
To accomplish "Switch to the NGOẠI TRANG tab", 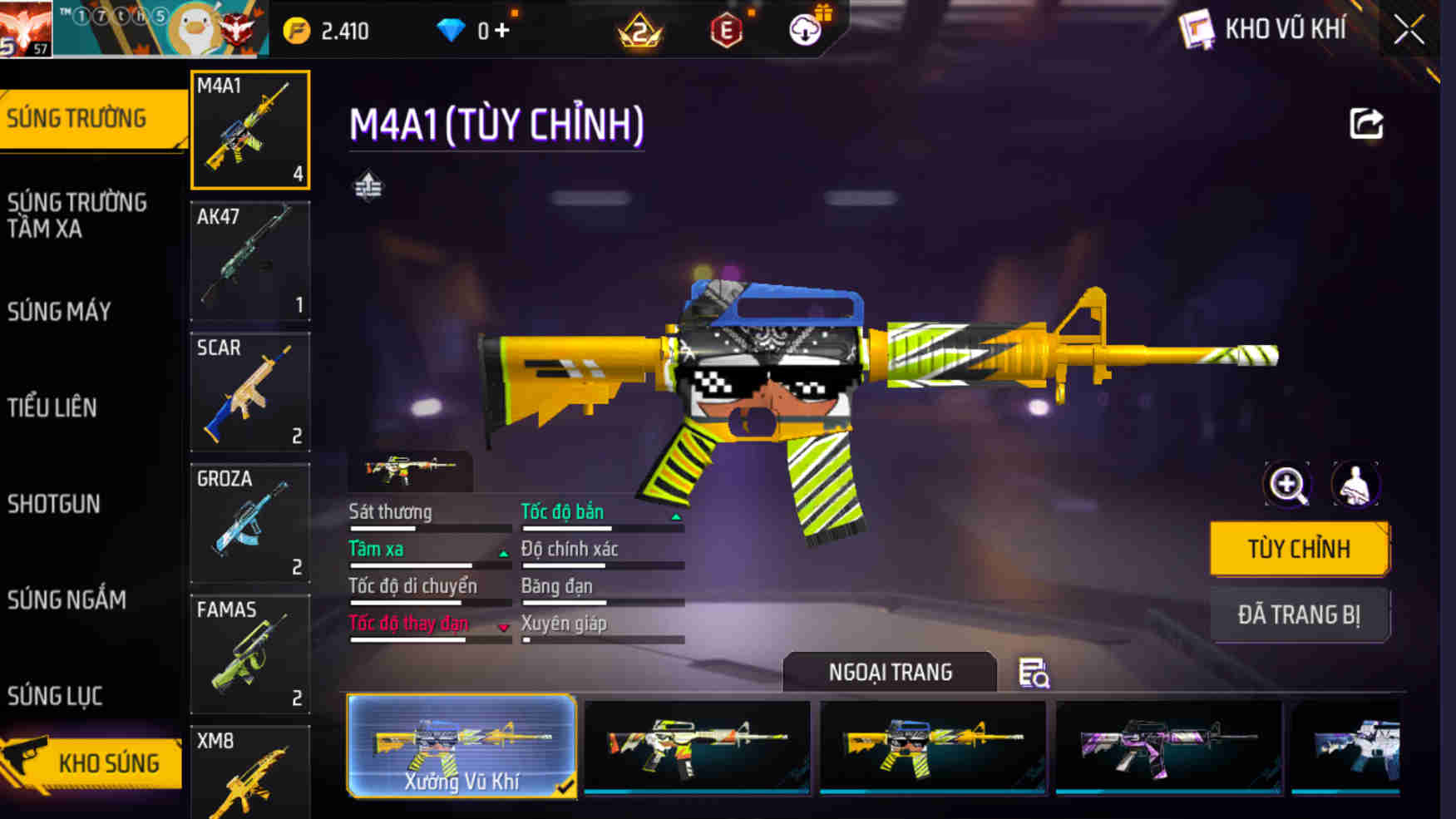I will [889, 672].
